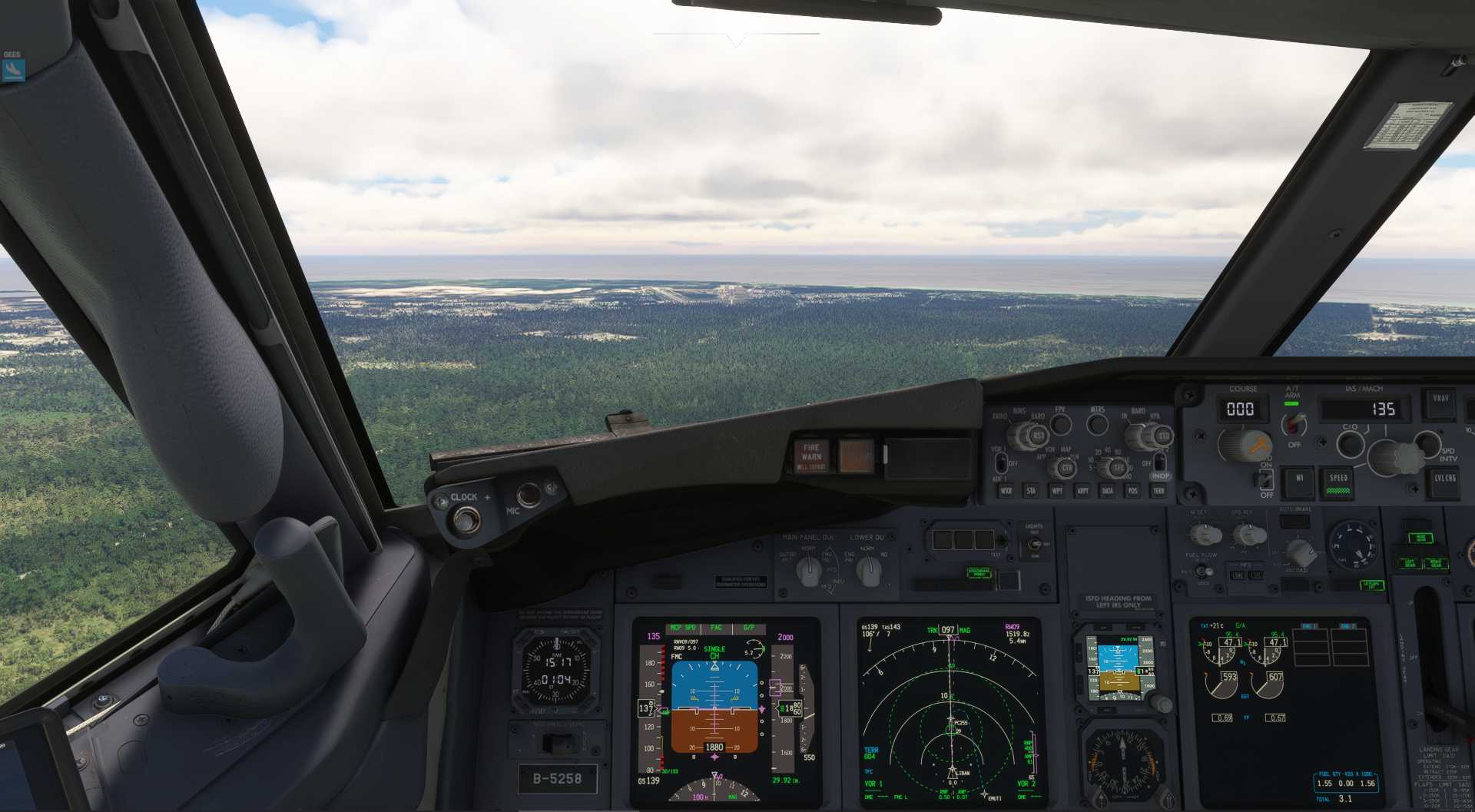
Task: Click the glareshield CLOCK button
Action: pyautogui.click(x=464, y=519)
